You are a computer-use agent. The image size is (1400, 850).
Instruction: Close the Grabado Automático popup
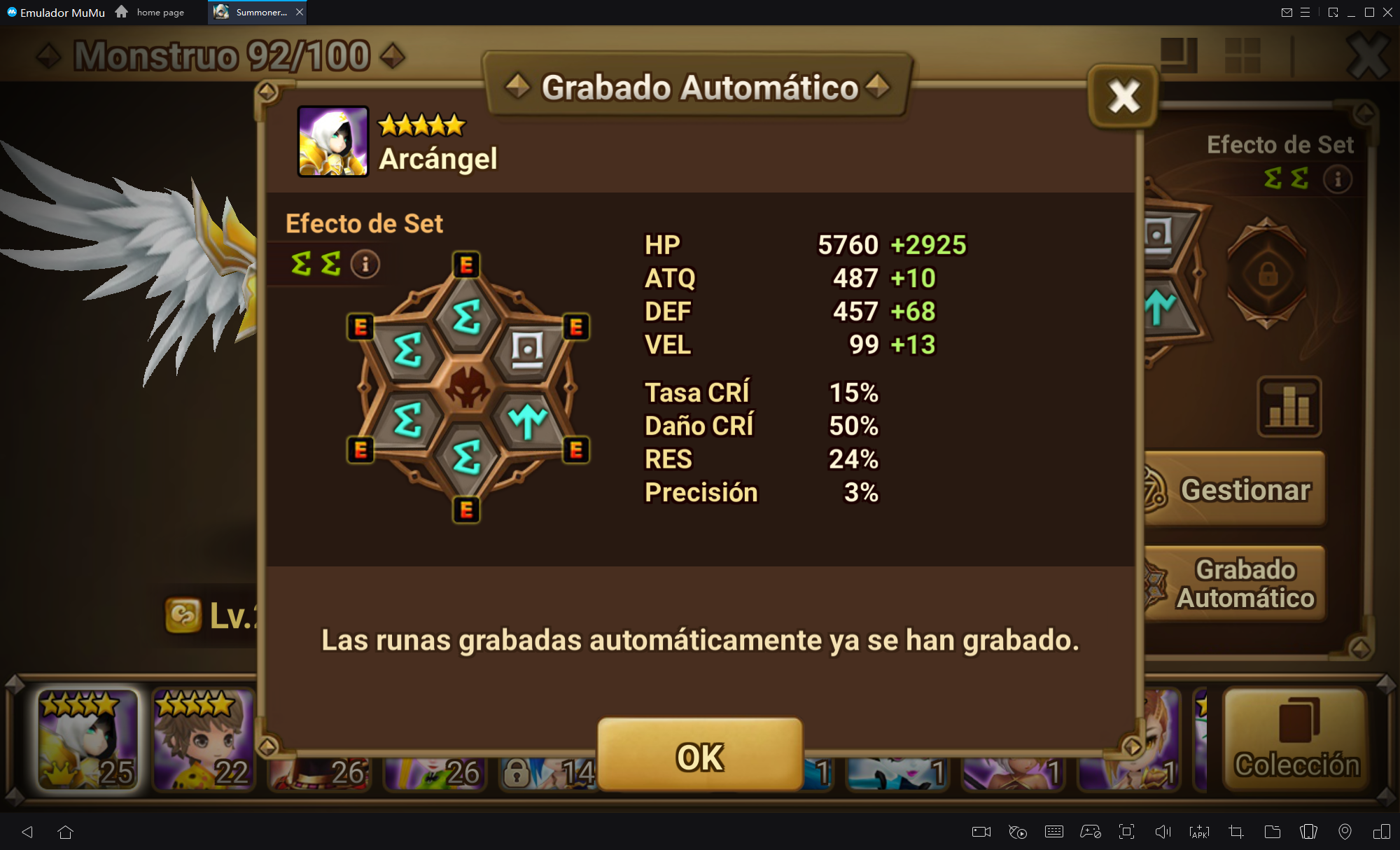tap(1123, 96)
